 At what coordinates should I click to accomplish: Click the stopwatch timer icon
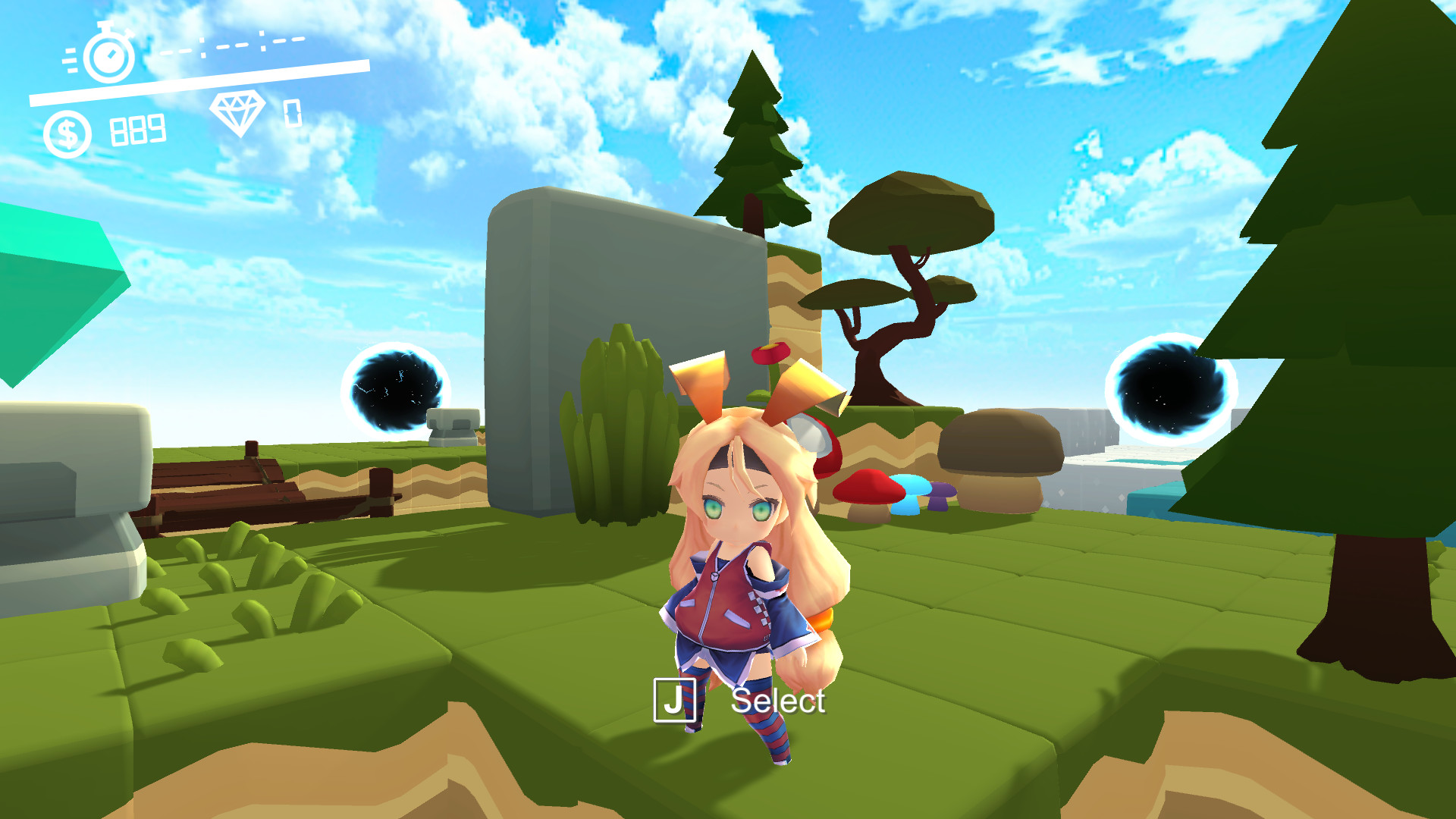(x=107, y=57)
